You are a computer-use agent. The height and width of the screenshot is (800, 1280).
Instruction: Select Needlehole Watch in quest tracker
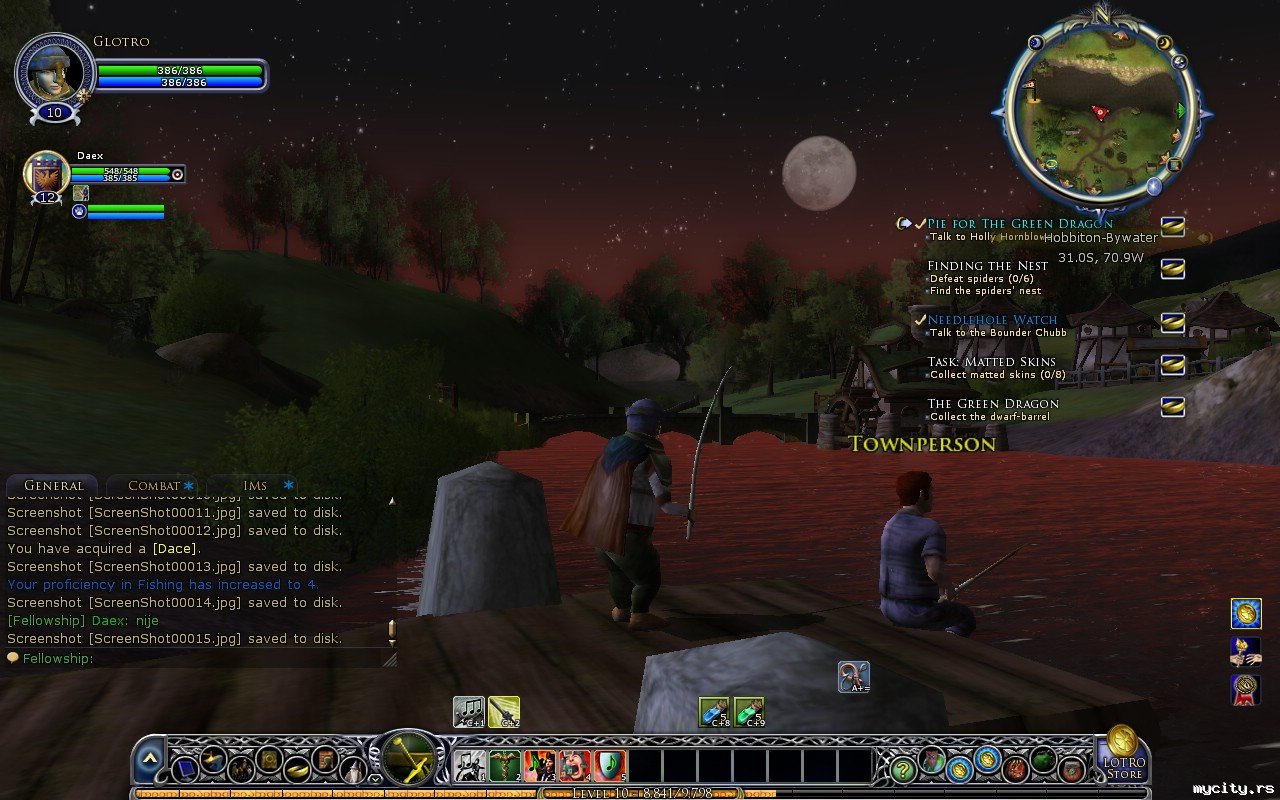[x=992, y=320]
